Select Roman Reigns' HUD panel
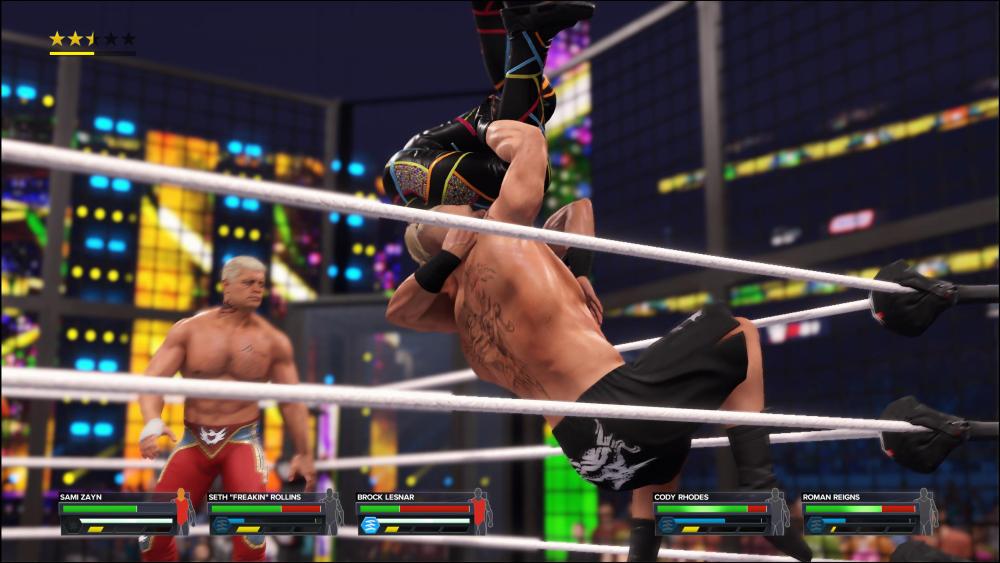1000x563 pixels. pos(868,513)
